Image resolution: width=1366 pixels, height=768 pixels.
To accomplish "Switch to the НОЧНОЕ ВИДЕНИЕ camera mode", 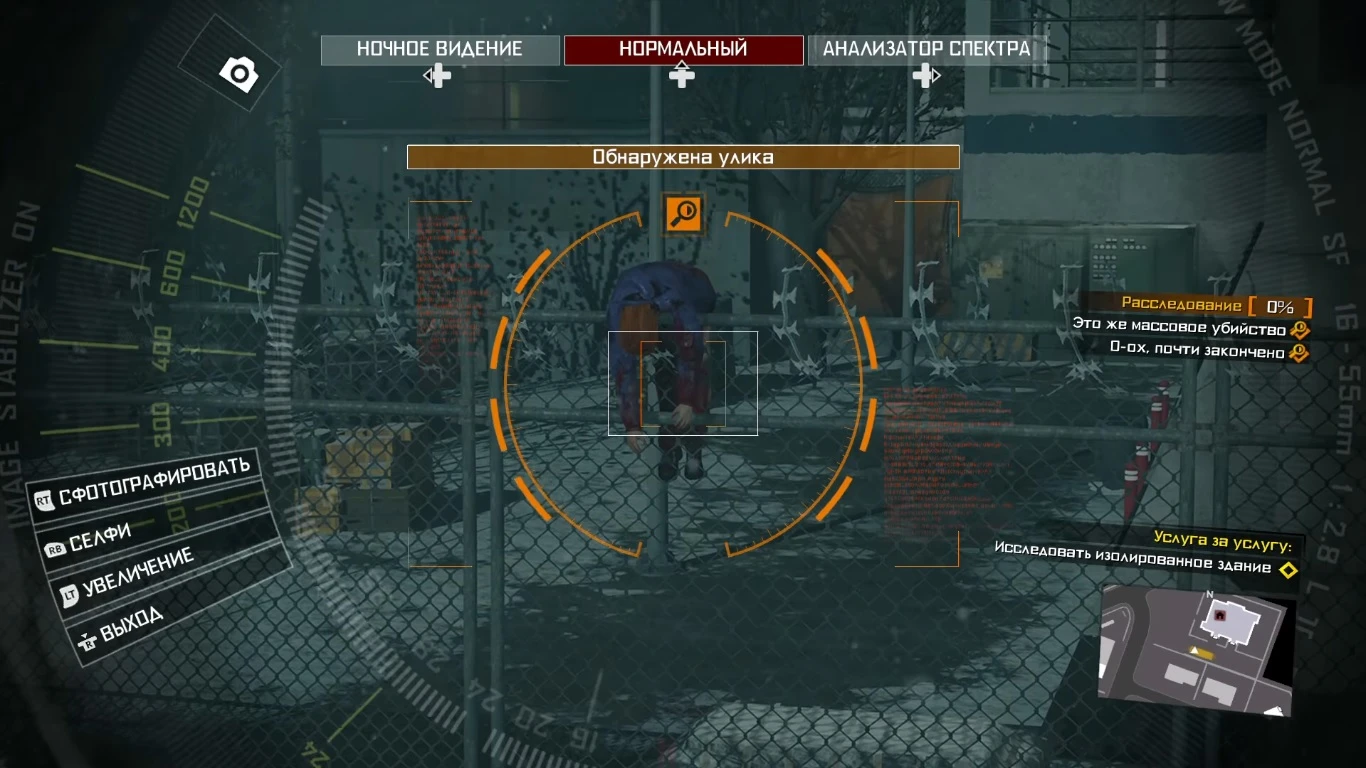I will coord(438,49).
